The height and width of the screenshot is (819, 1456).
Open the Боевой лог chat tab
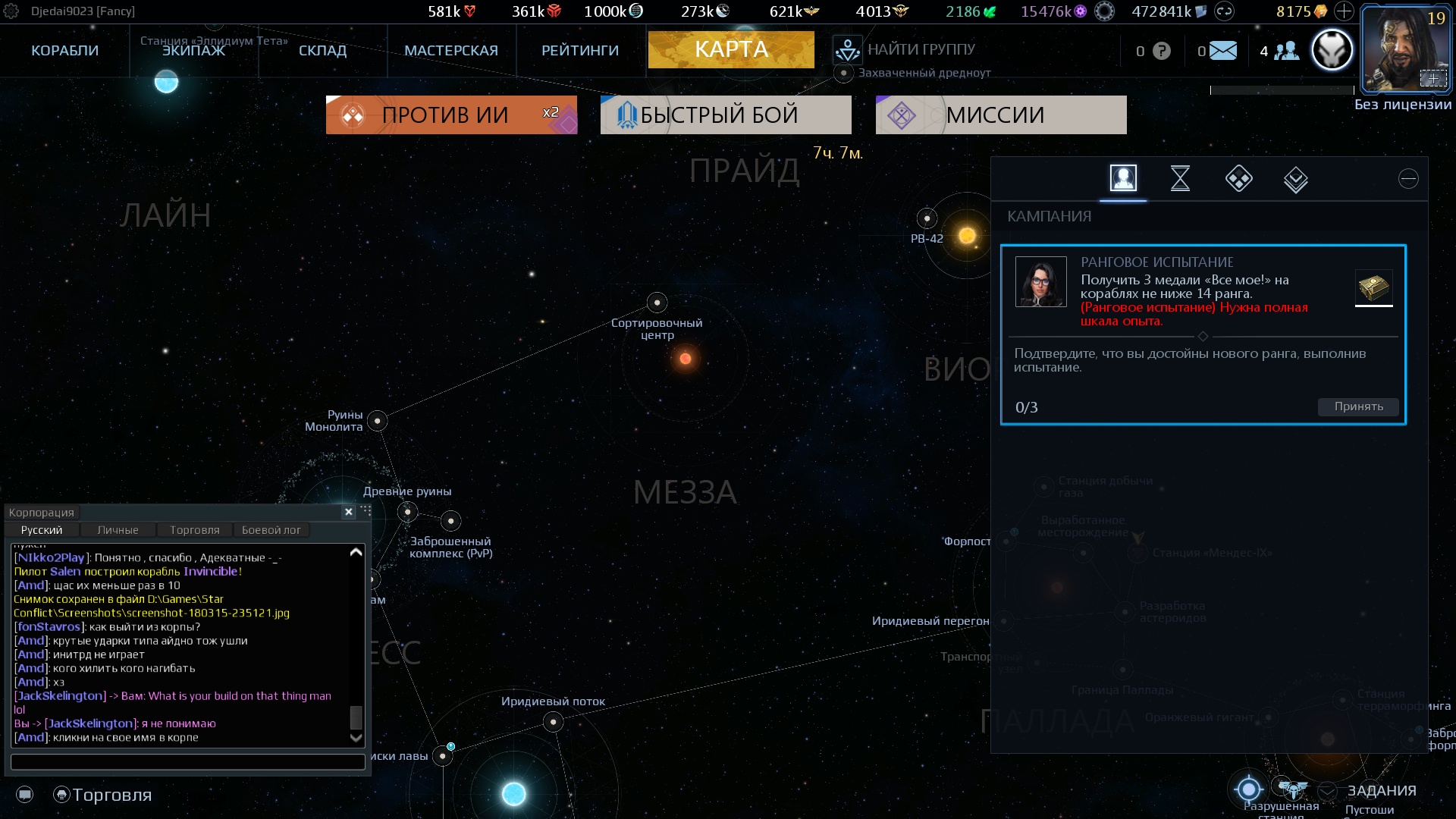pos(271,530)
